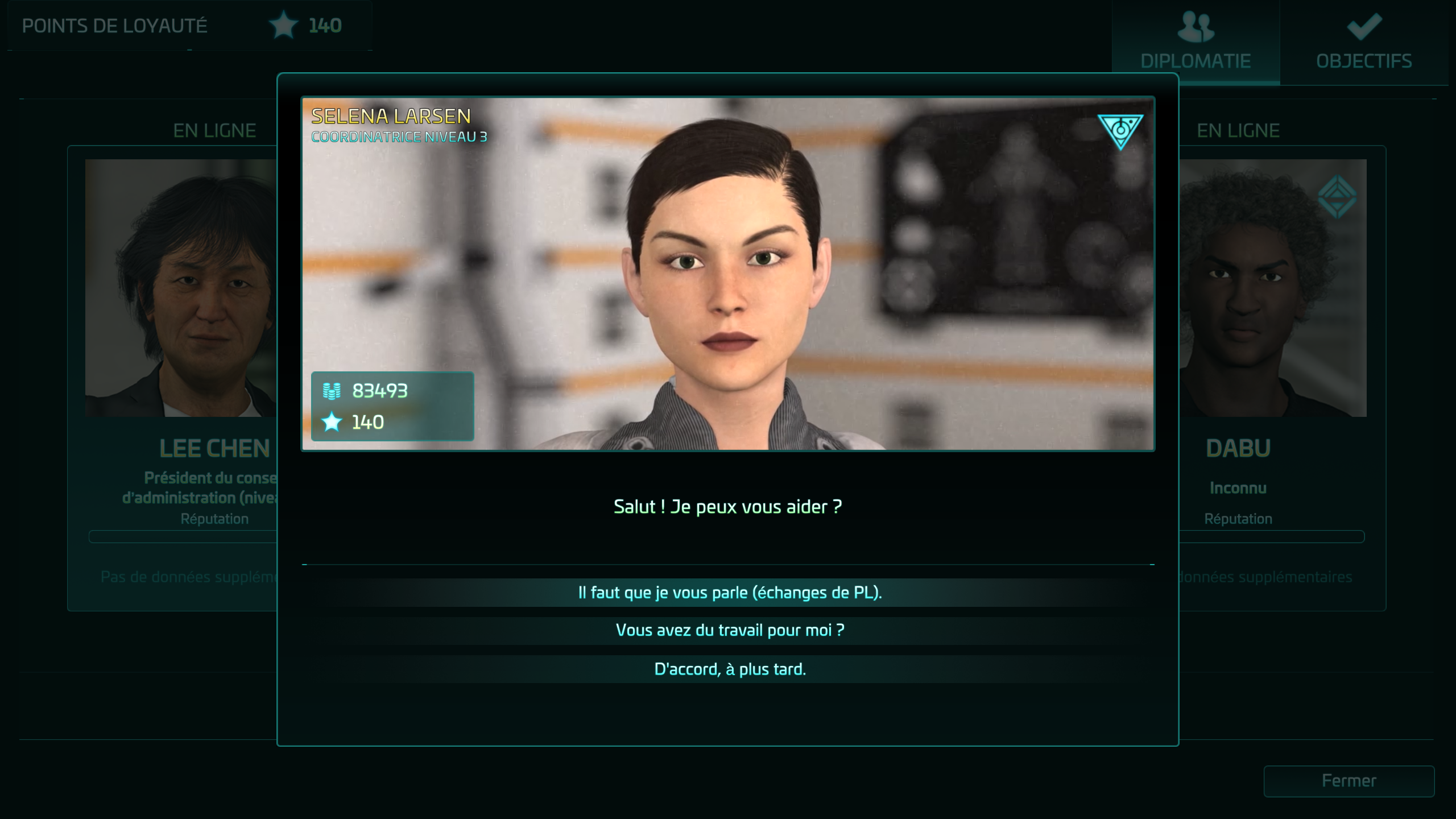This screenshot has height=819, width=1456.
Task: Choose the PL exchange dialogue option
Action: [x=729, y=593]
